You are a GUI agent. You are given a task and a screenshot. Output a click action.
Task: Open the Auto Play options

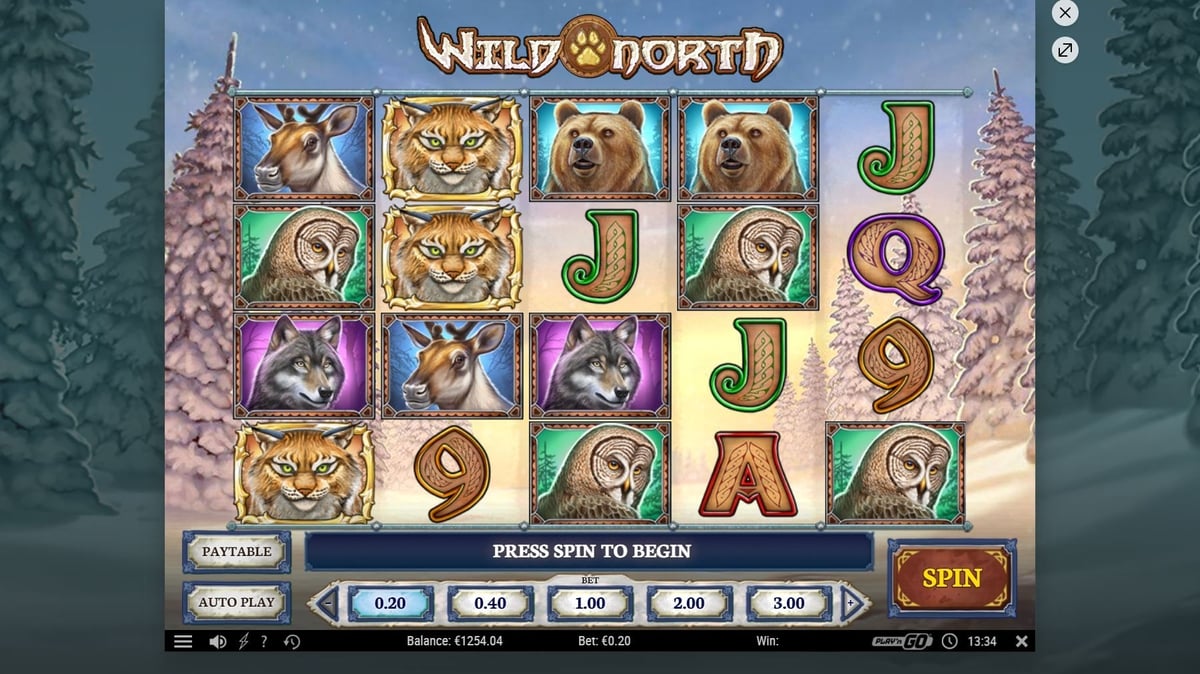[x=237, y=602]
